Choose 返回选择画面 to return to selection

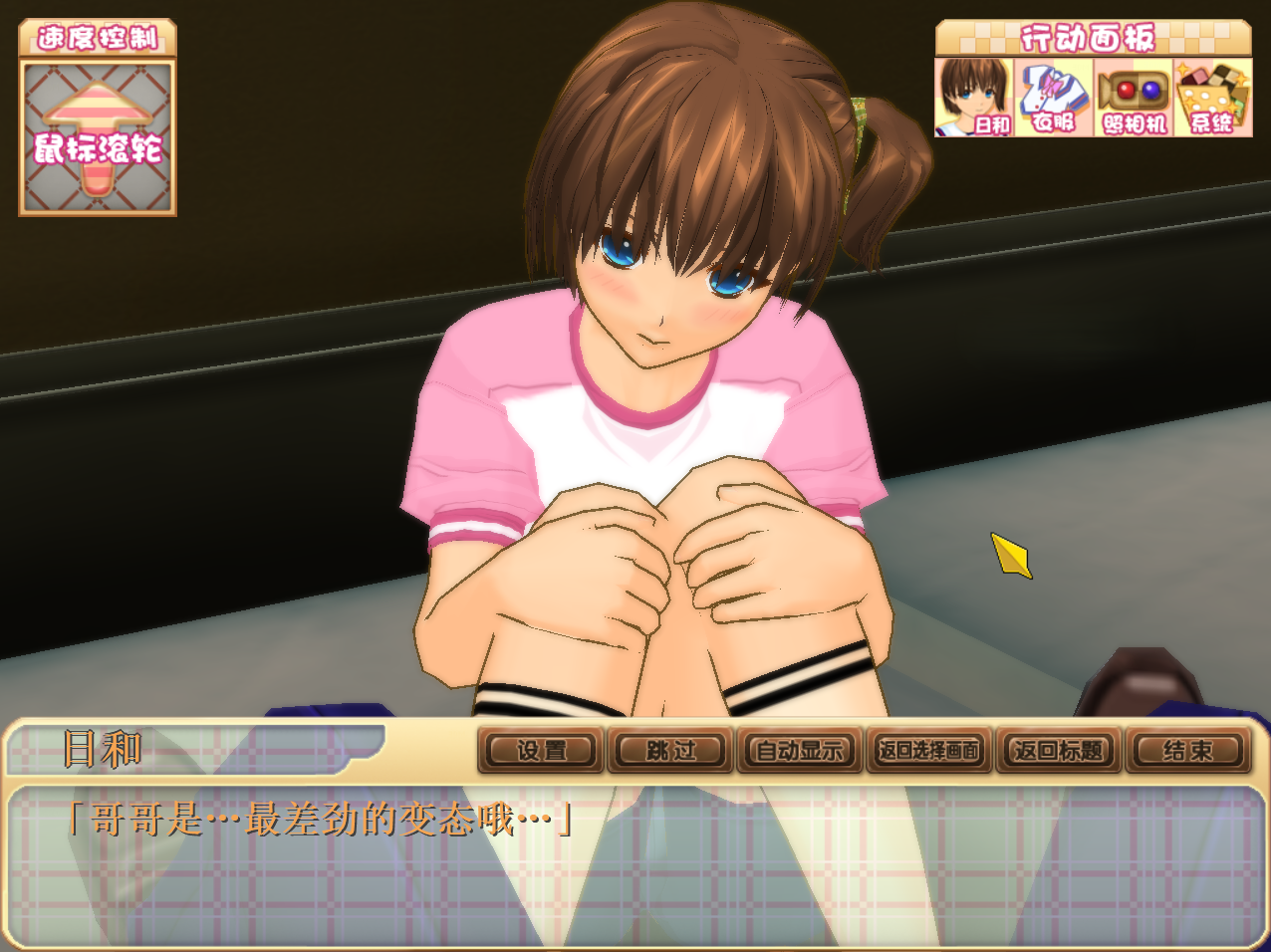(928, 750)
